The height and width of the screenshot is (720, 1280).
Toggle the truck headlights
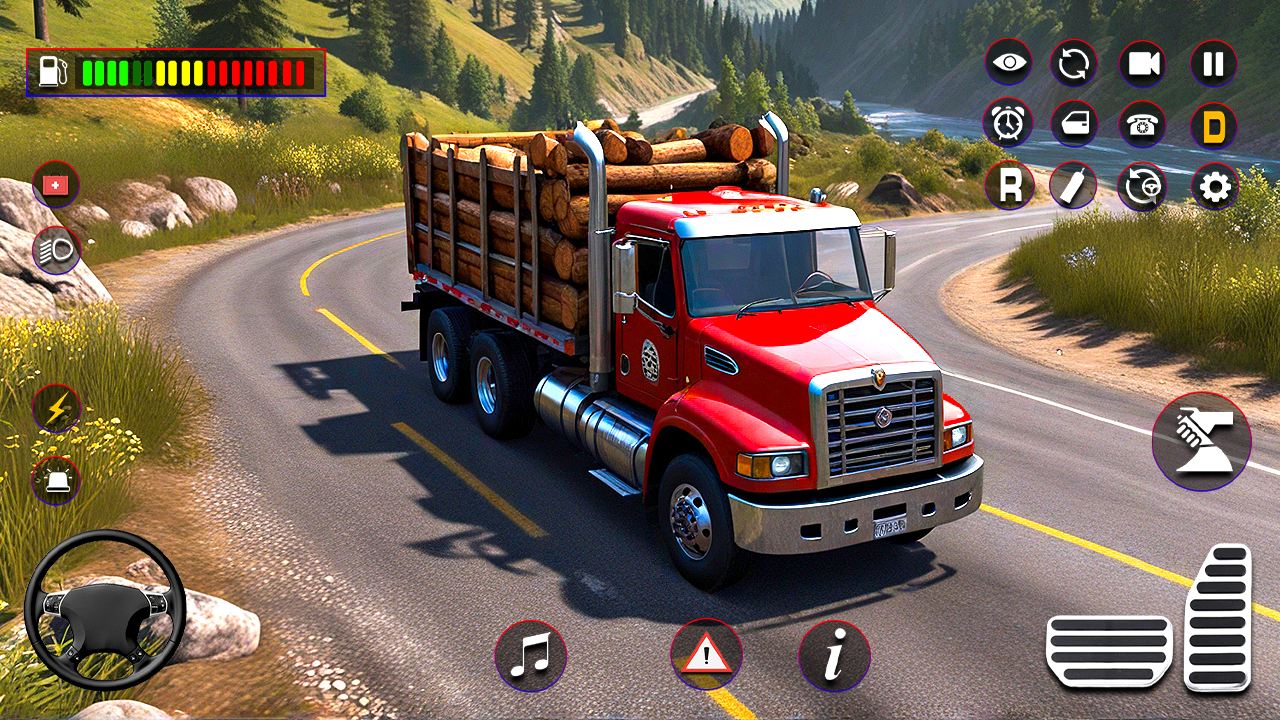click(x=56, y=250)
